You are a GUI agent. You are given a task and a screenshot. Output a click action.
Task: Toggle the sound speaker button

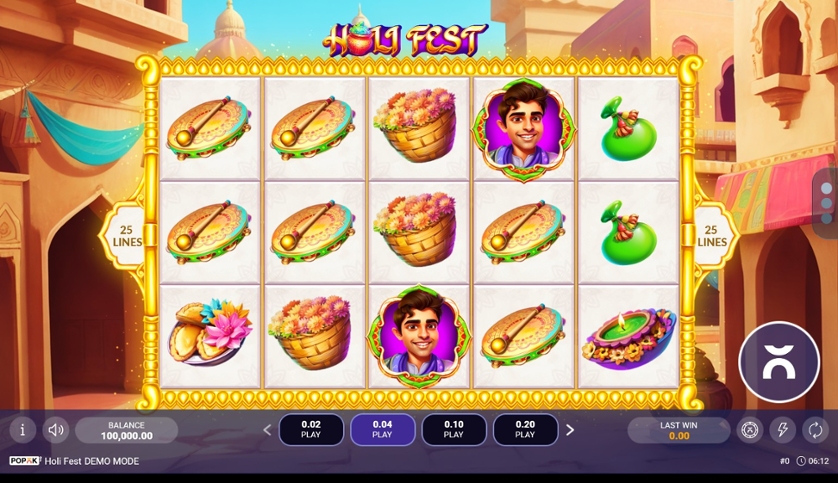[56, 430]
